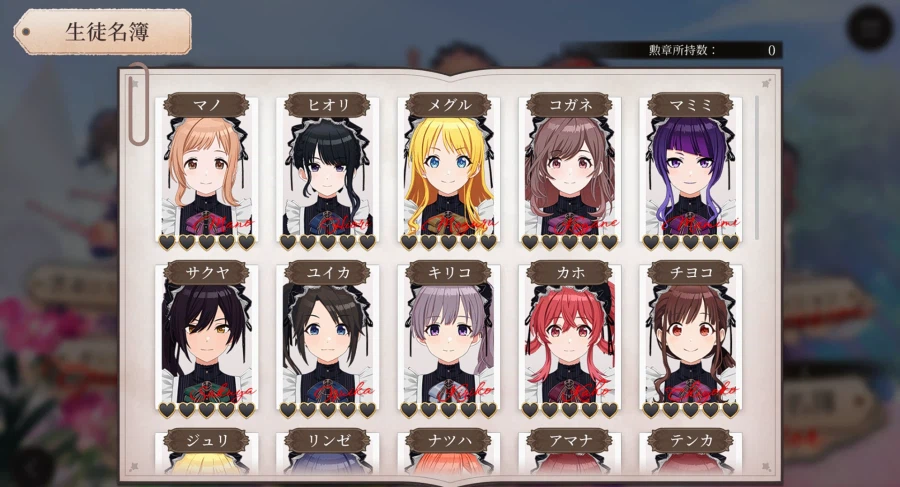Click the マミミ student card
The height and width of the screenshot is (487, 900).
pyautogui.click(x=690, y=170)
